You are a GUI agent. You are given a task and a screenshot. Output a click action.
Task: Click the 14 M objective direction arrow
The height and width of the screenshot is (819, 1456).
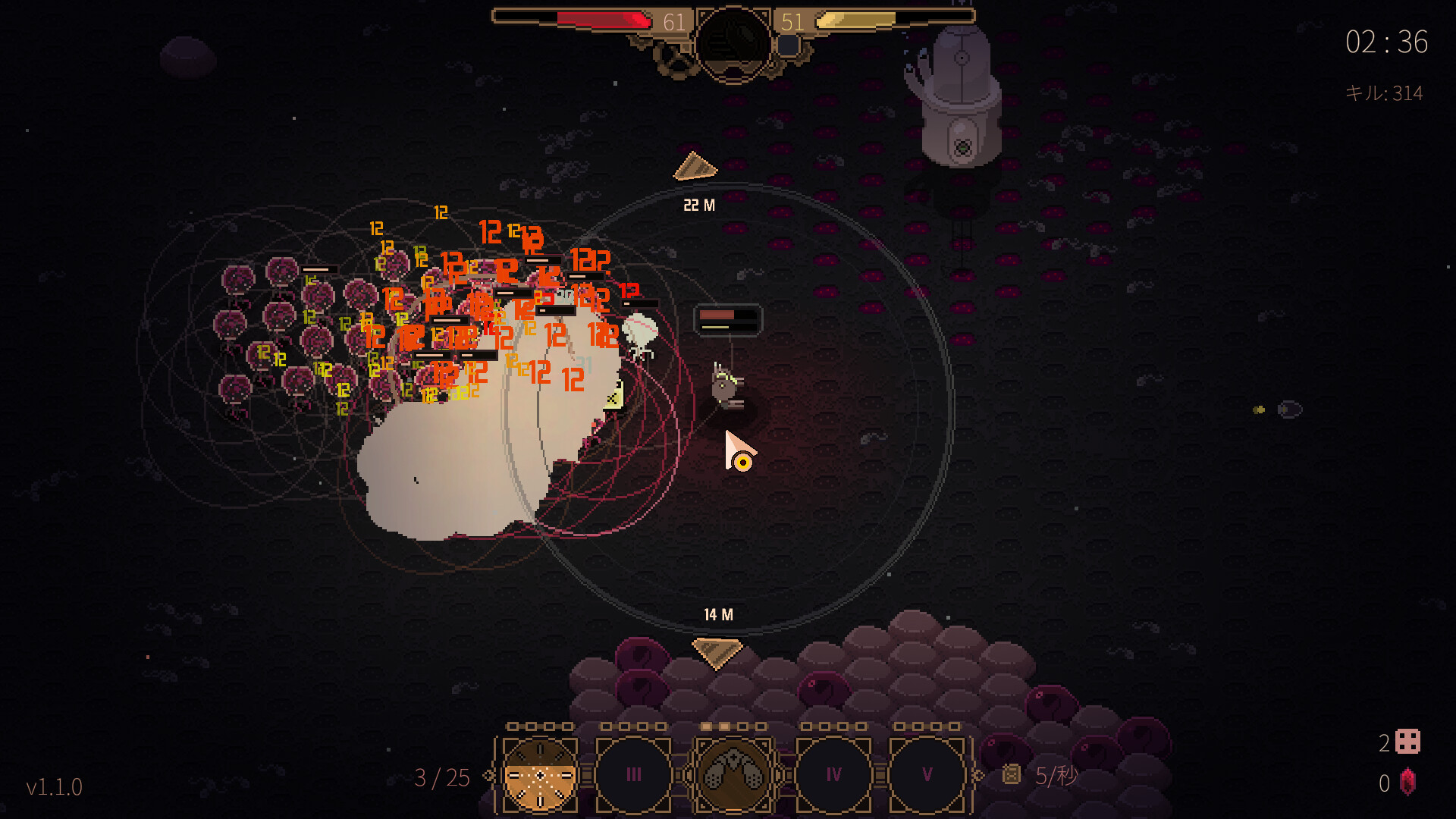717,651
